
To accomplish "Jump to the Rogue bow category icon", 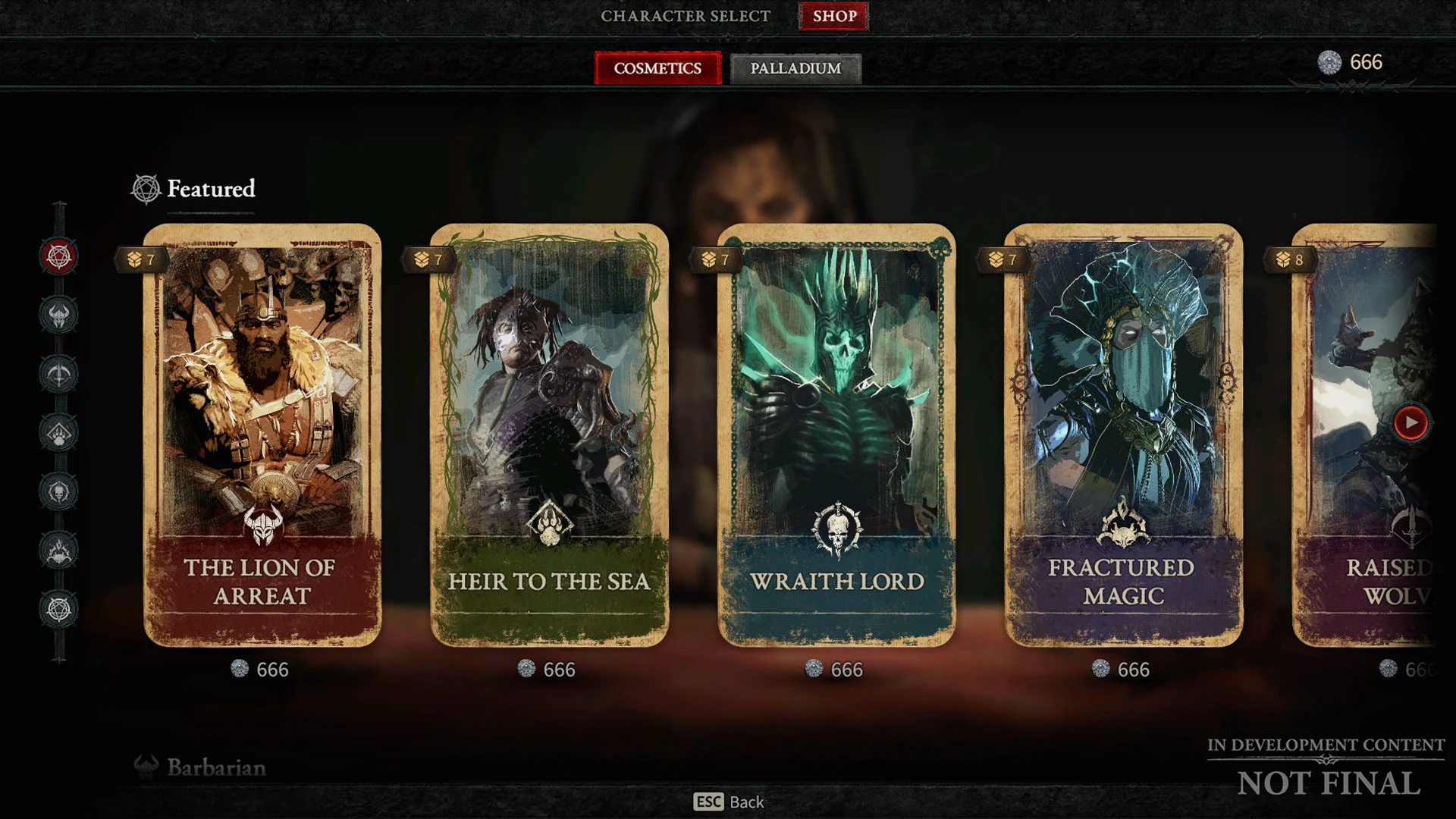I will pyautogui.click(x=59, y=374).
